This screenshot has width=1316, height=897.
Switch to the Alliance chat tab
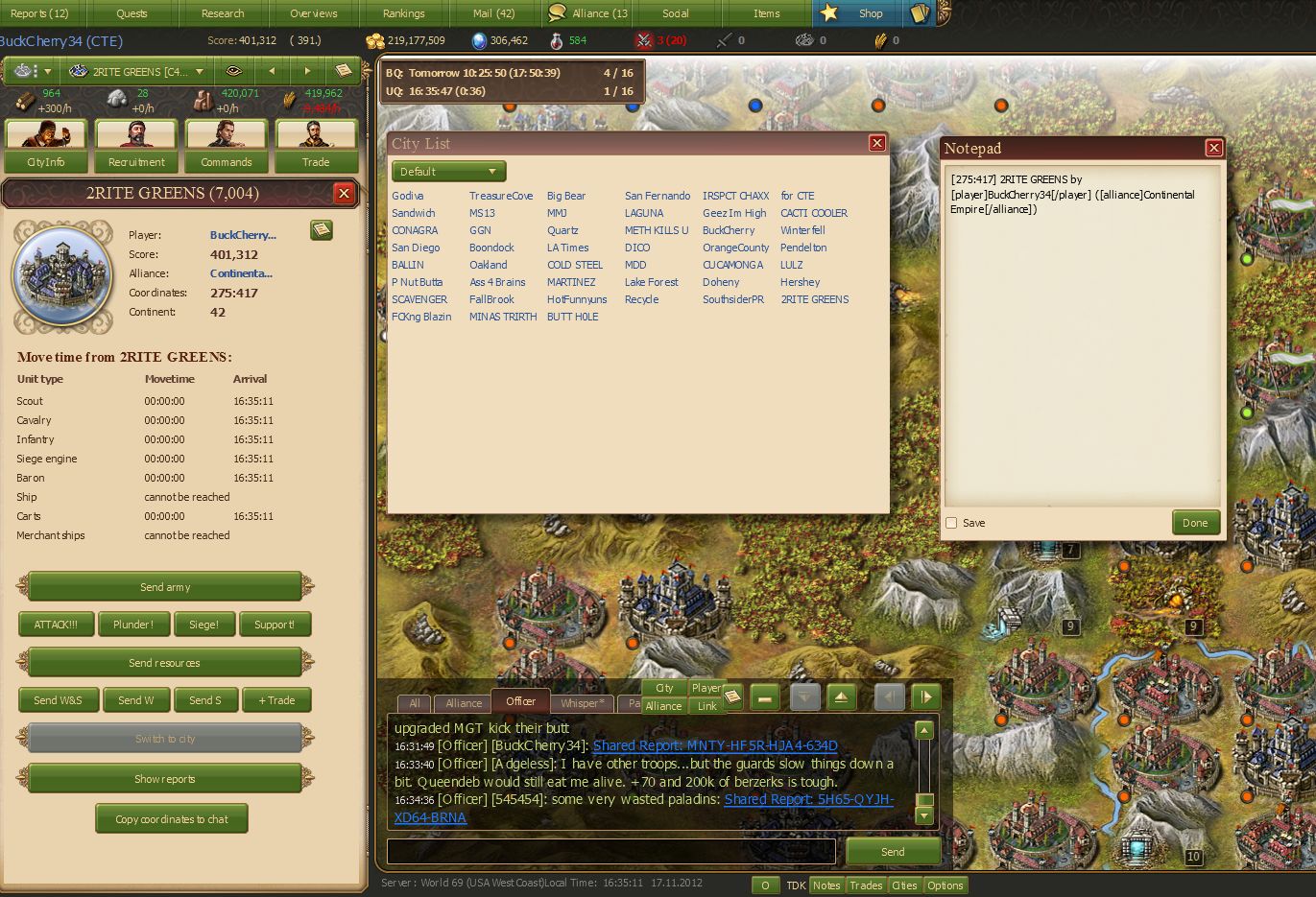[x=464, y=703]
